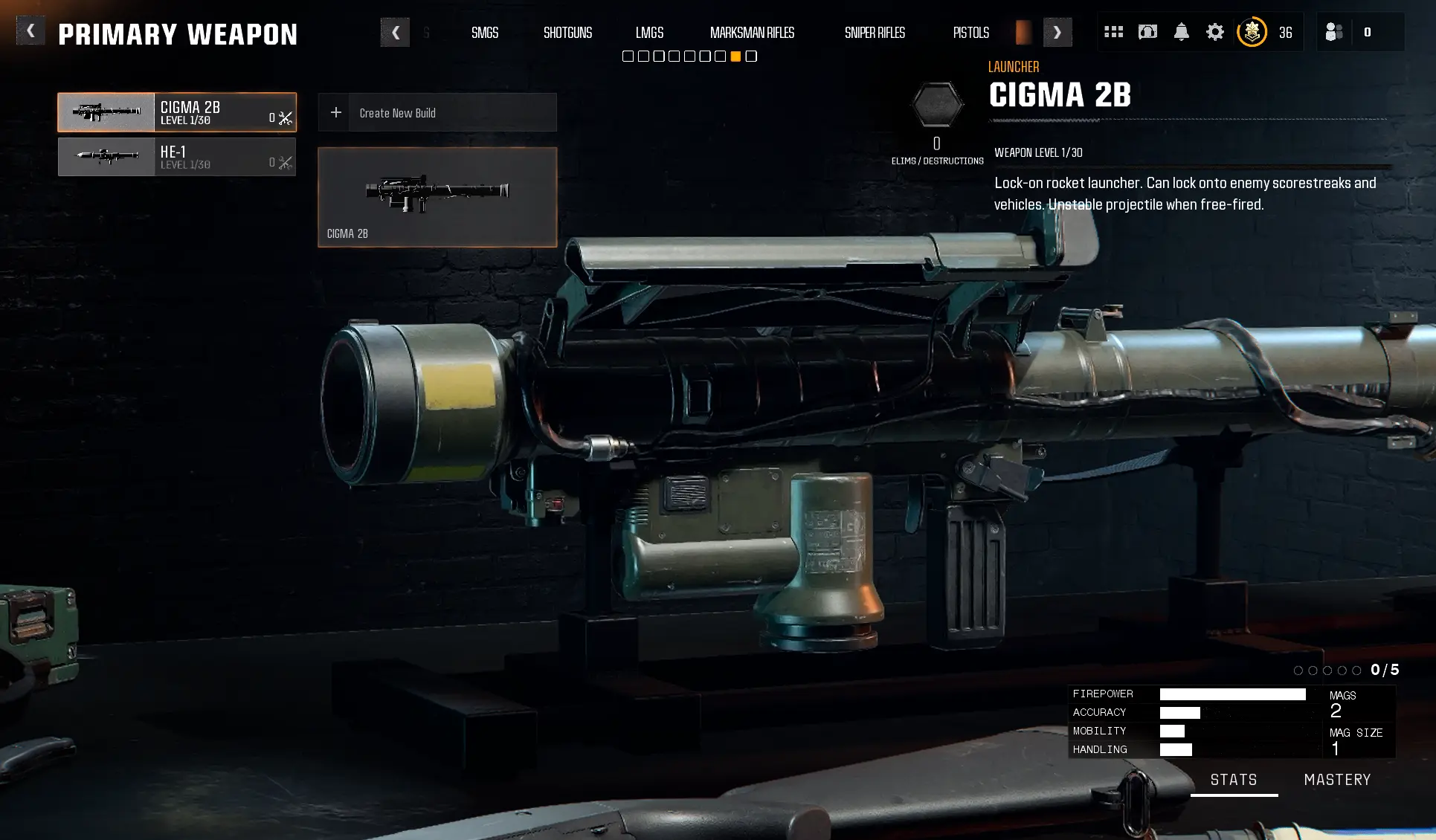Switch to the Mastery tab

(x=1337, y=780)
